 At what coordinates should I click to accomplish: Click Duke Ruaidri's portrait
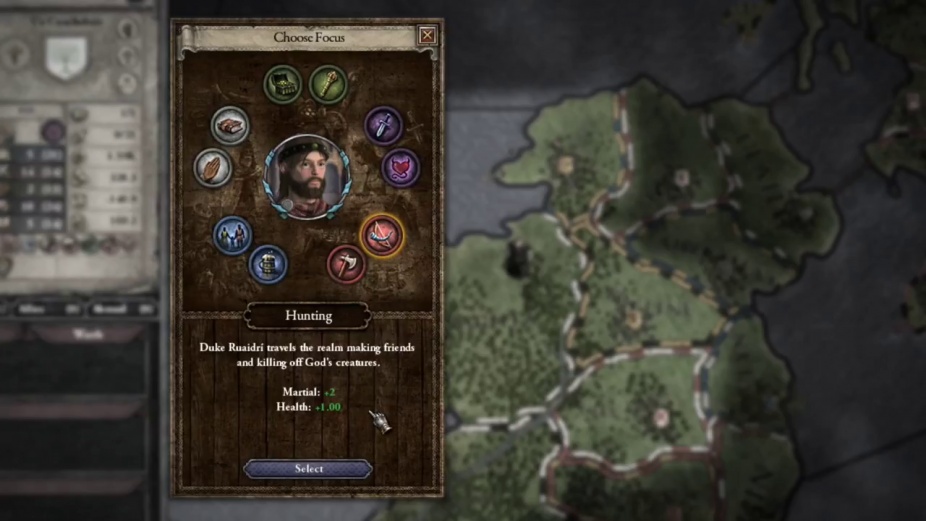pyautogui.click(x=307, y=176)
